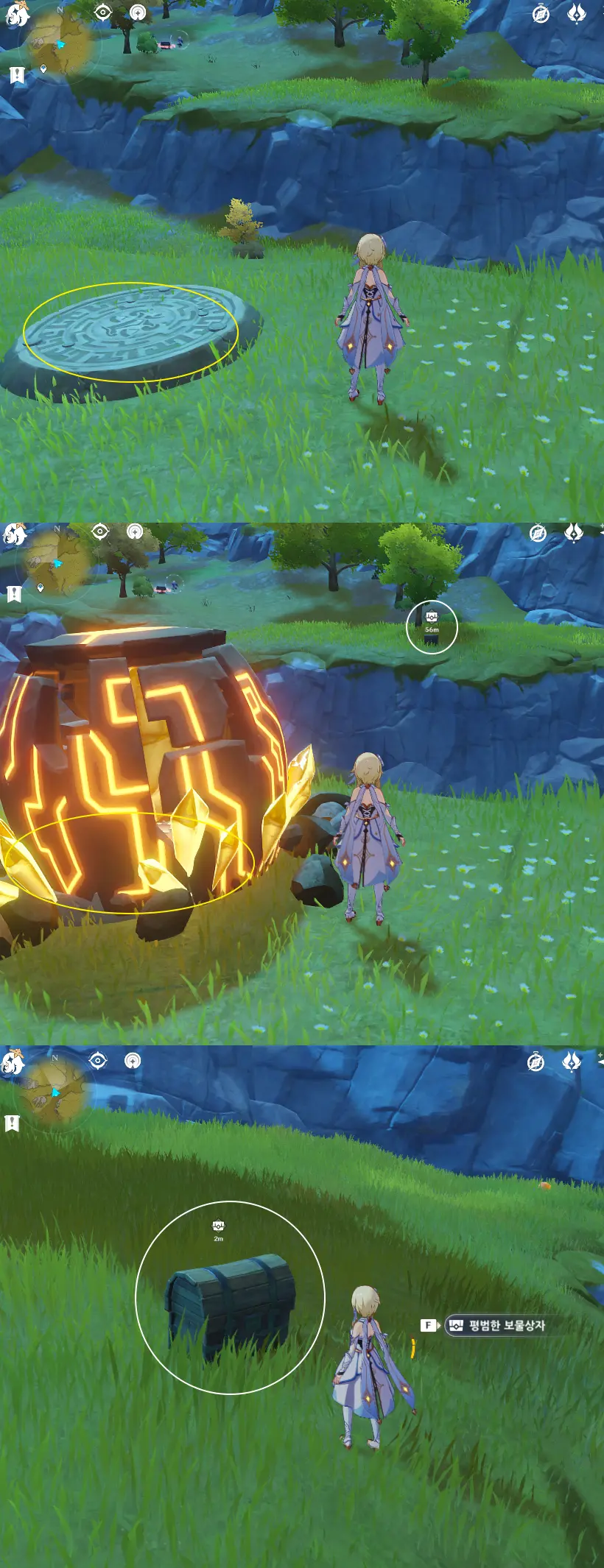
Task: Open the Paimon menu in the middle screenshot
Action: 15,535
